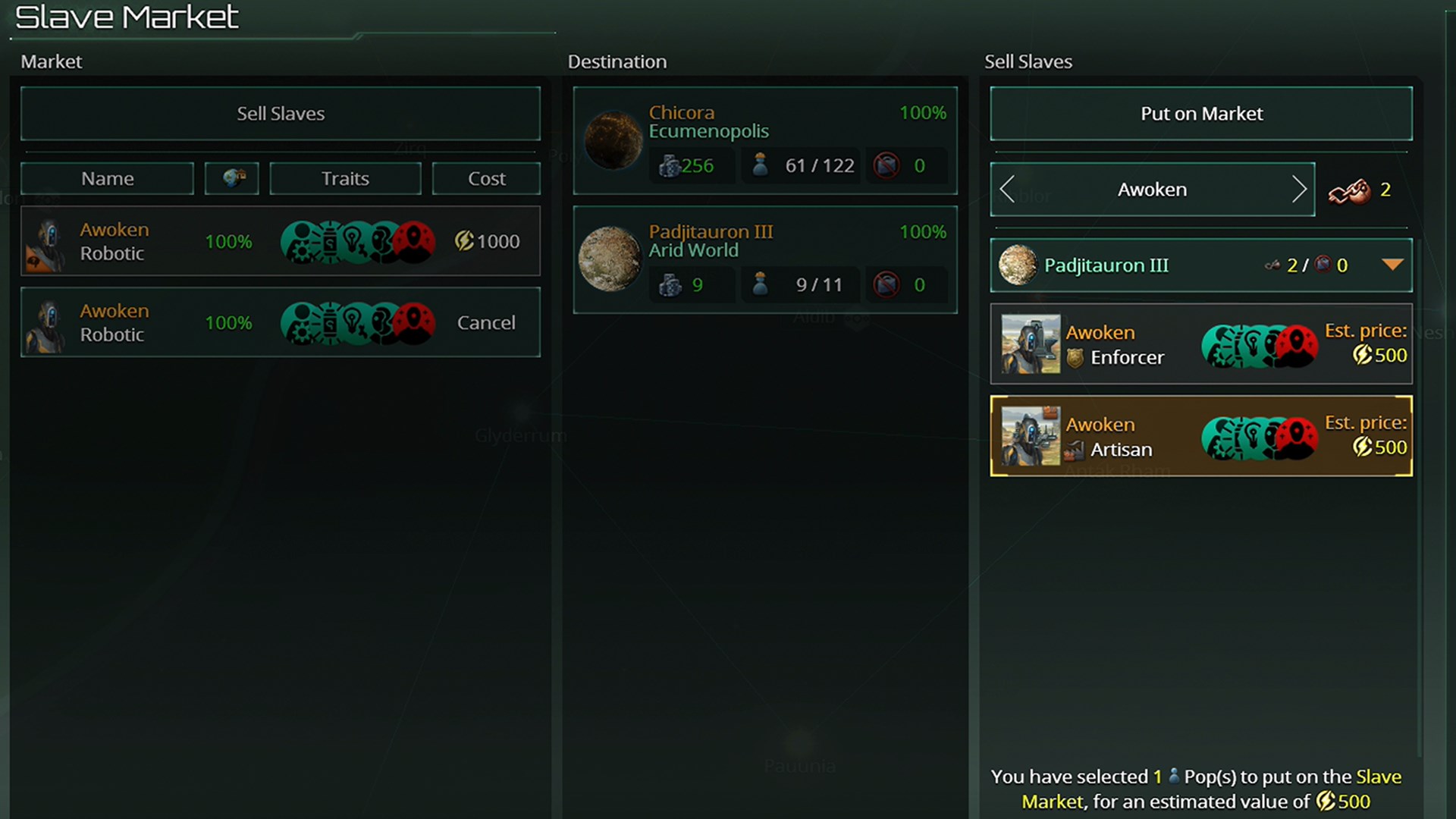Buy the Awoken Robotic pop costing 1000
This screenshot has height=819, width=1456.
click(x=487, y=241)
